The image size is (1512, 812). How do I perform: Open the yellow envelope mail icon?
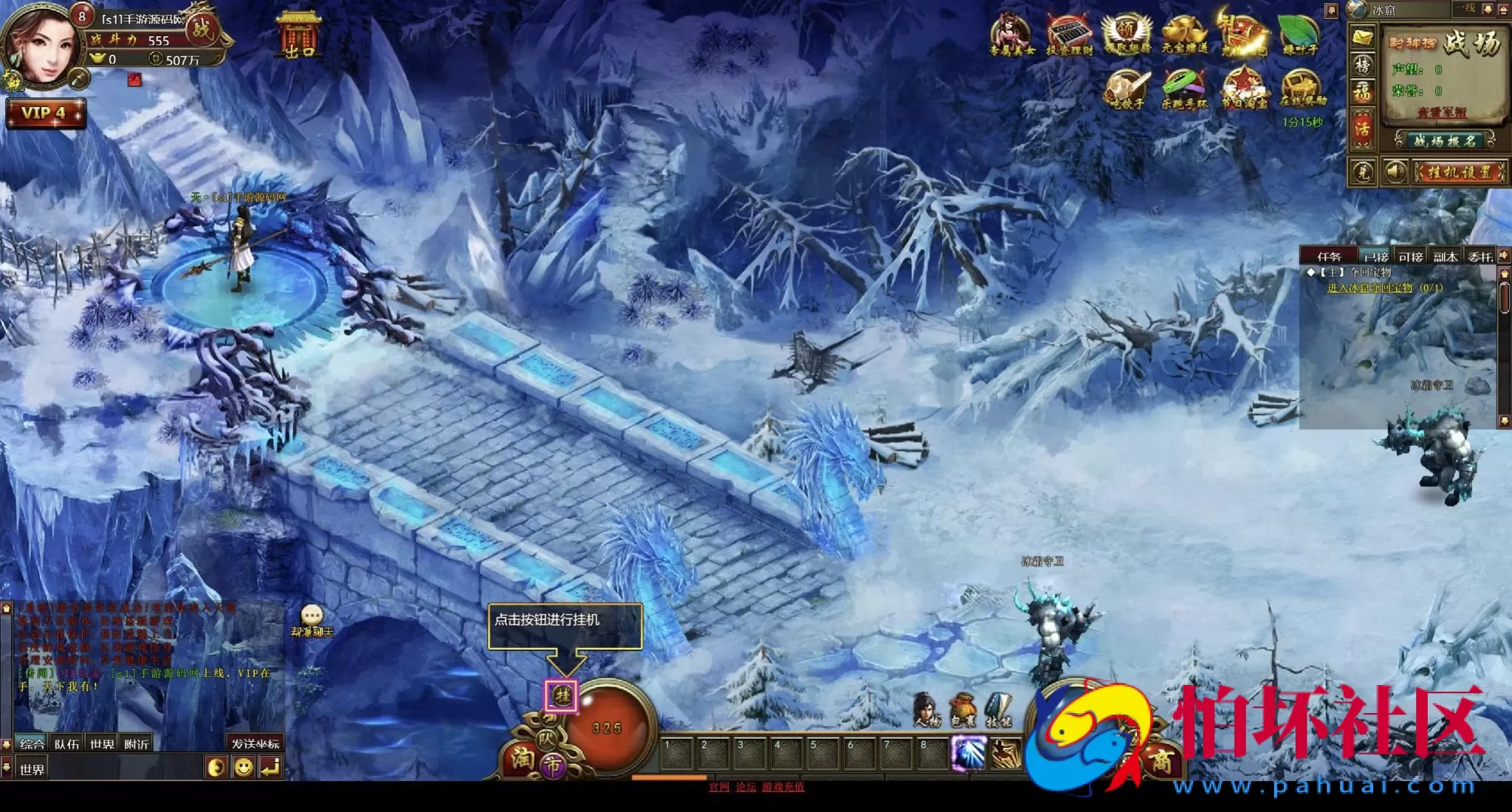click(1362, 35)
